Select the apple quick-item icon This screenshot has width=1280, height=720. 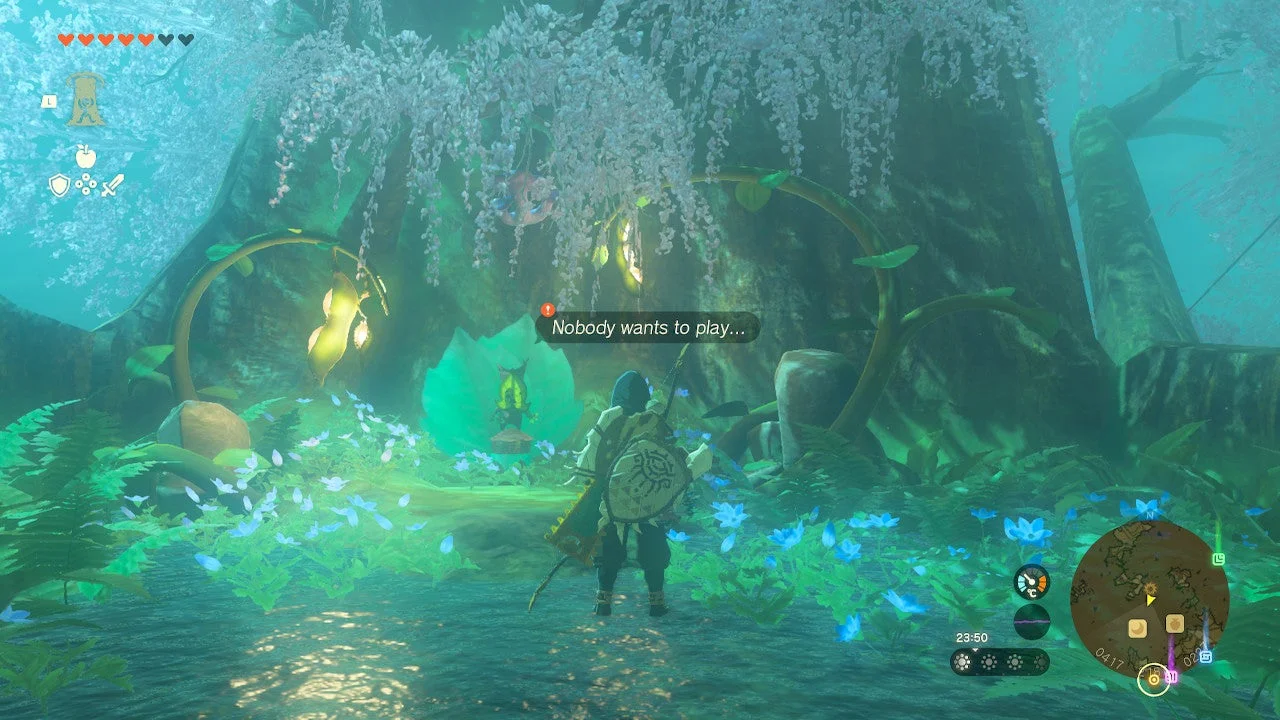pyautogui.click(x=85, y=156)
